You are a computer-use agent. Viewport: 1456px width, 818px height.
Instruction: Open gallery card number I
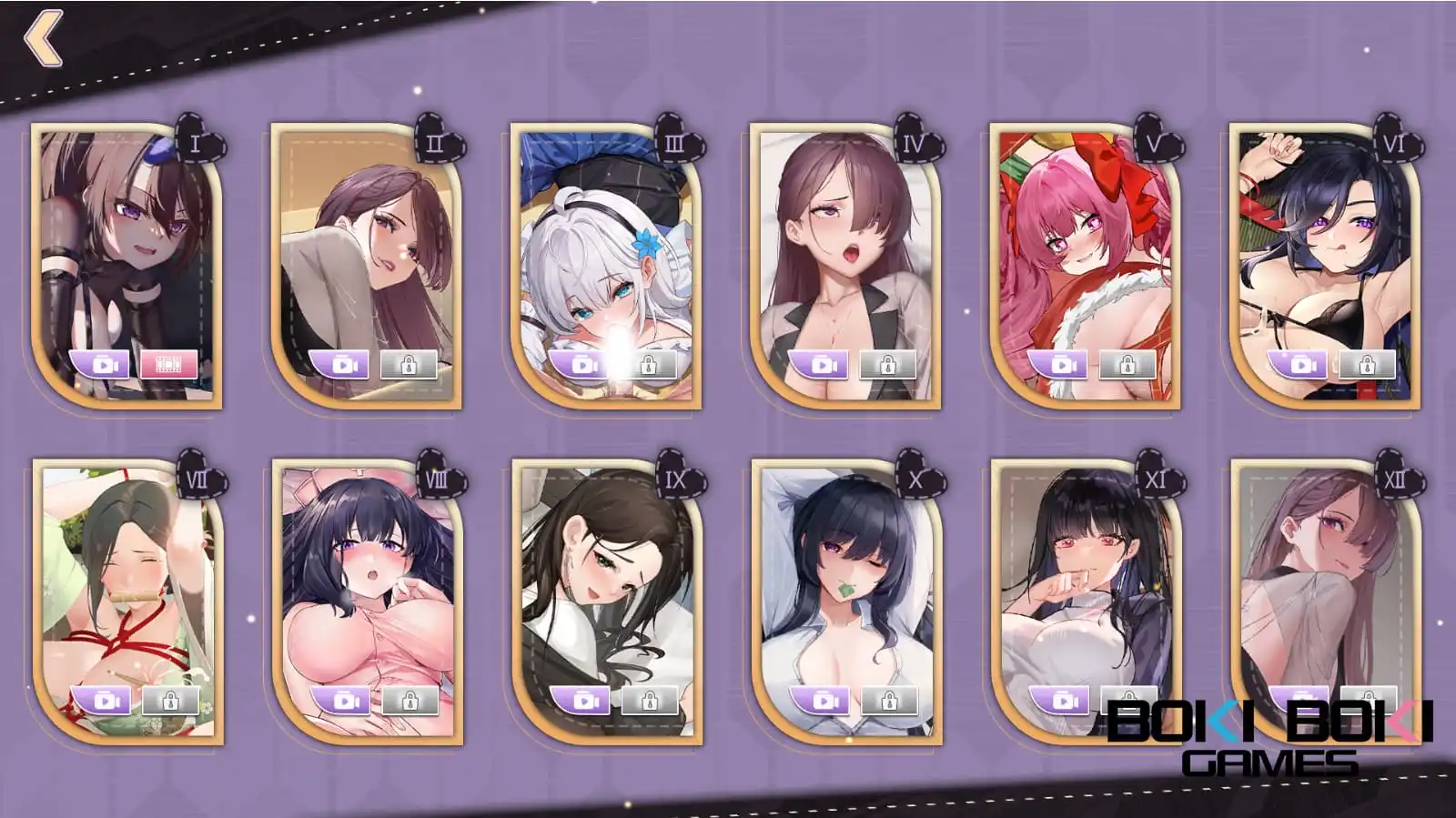[x=126, y=246]
